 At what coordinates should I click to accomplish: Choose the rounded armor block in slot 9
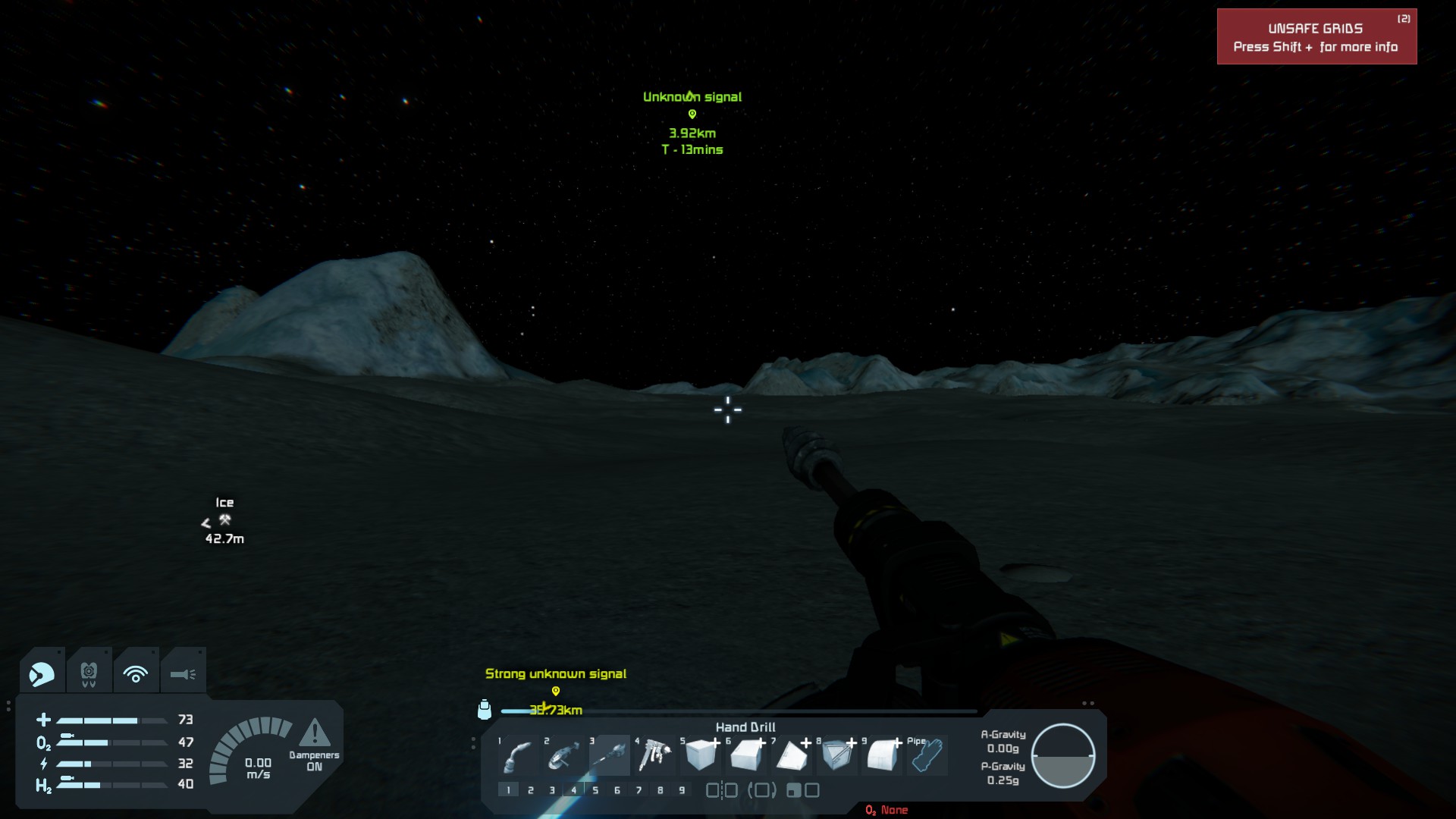(882, 756)
